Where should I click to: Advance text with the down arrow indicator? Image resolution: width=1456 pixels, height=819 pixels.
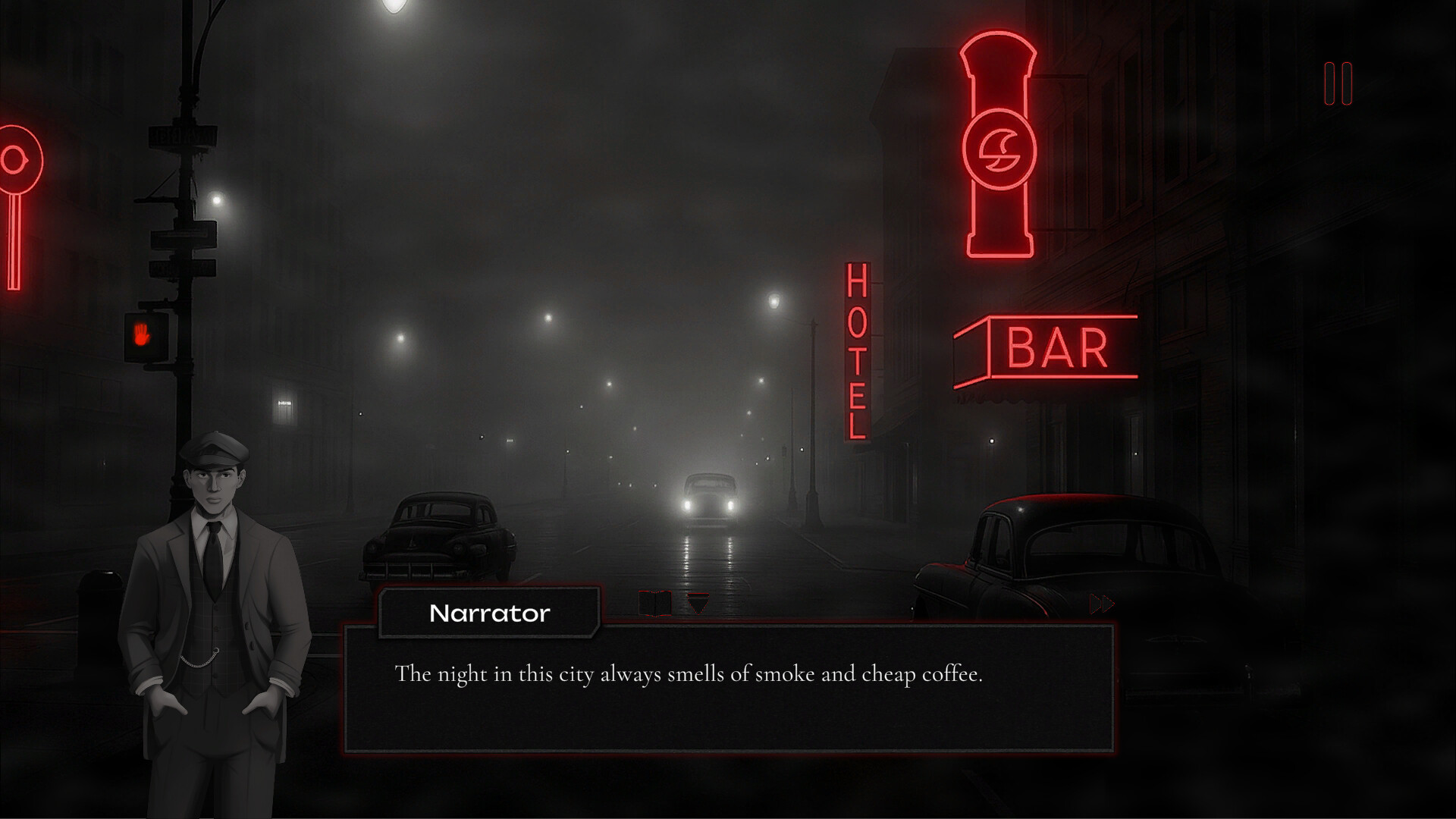(698, 604)
